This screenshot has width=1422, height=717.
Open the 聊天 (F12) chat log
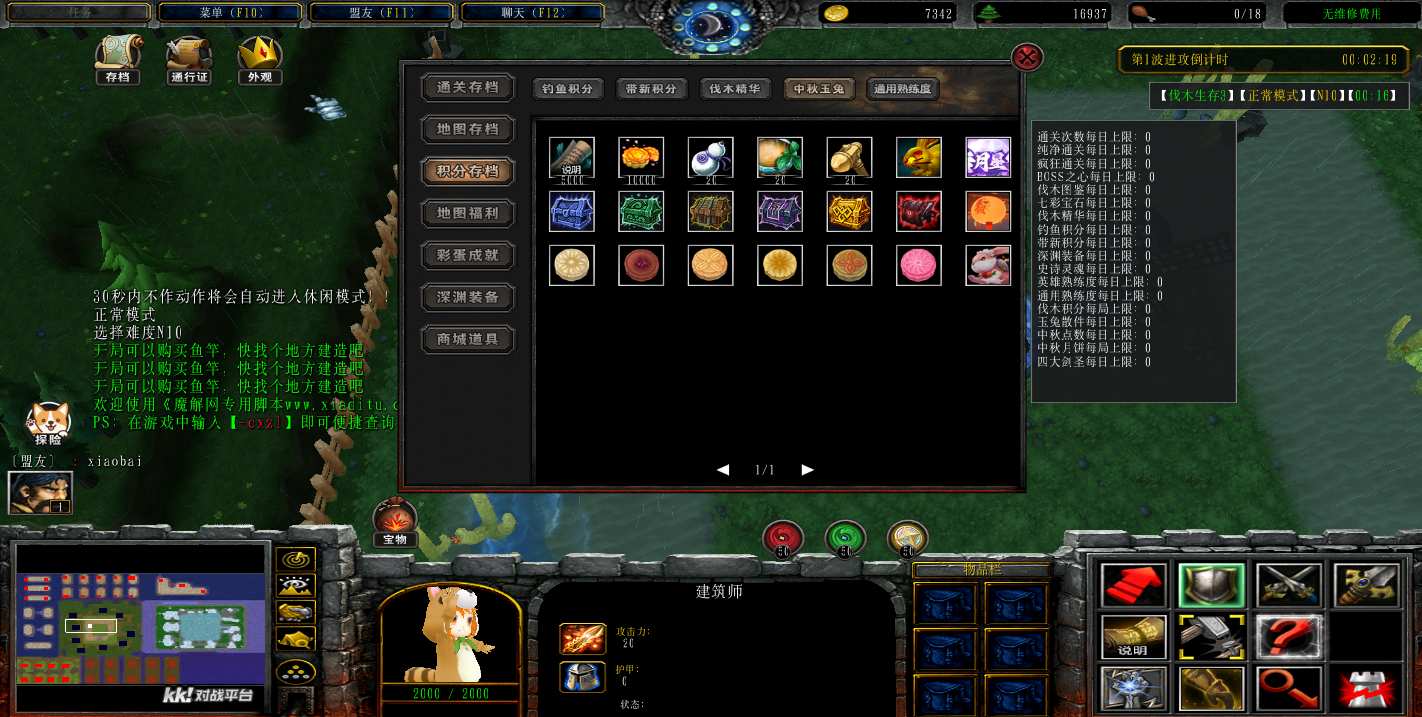pos(532,13)
